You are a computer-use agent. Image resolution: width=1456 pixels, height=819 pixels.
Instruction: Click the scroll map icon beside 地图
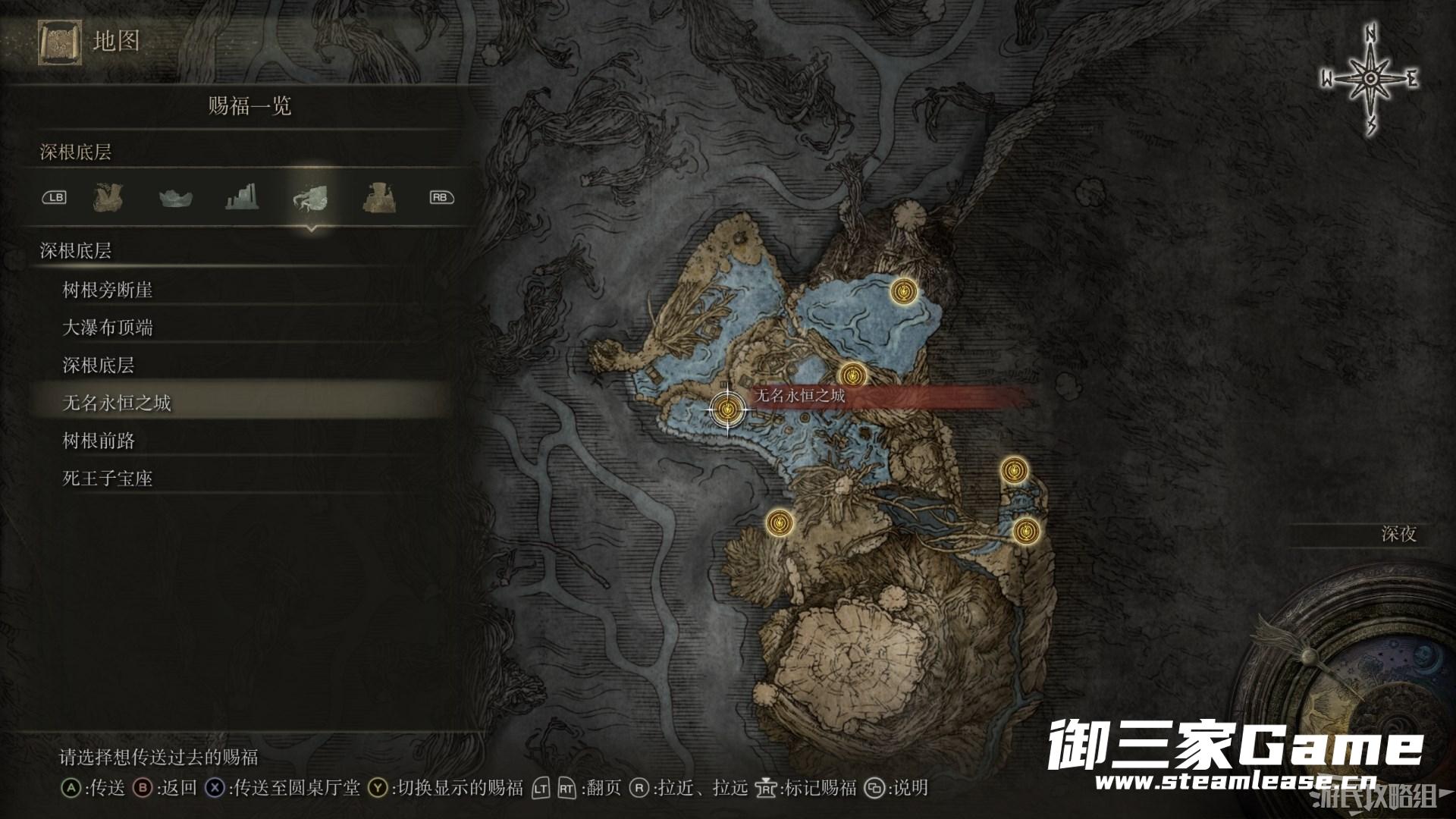point(60,43)
